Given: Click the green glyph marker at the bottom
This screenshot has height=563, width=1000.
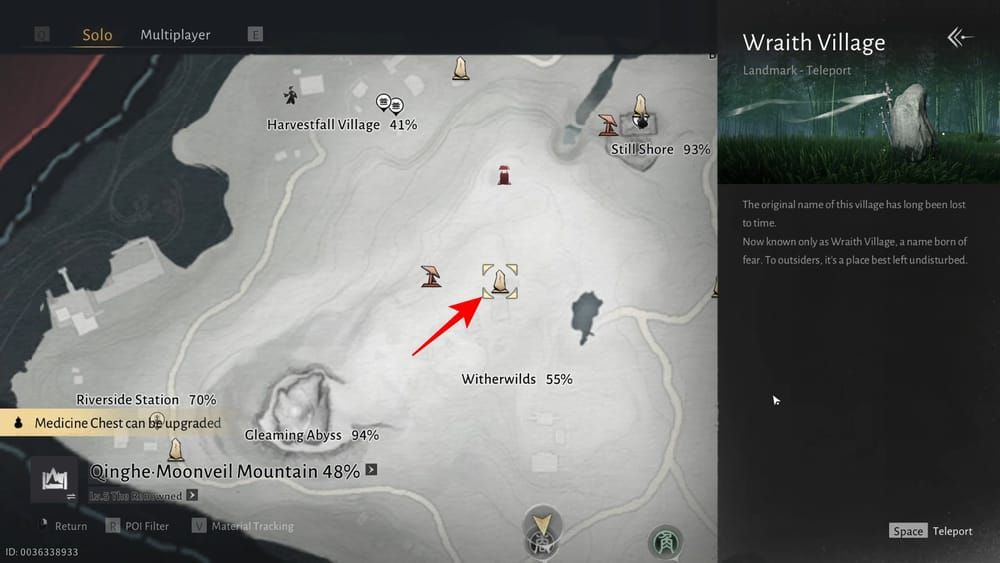Looking at the screenshot, I should pyautogui.click(x=665, y=543).
